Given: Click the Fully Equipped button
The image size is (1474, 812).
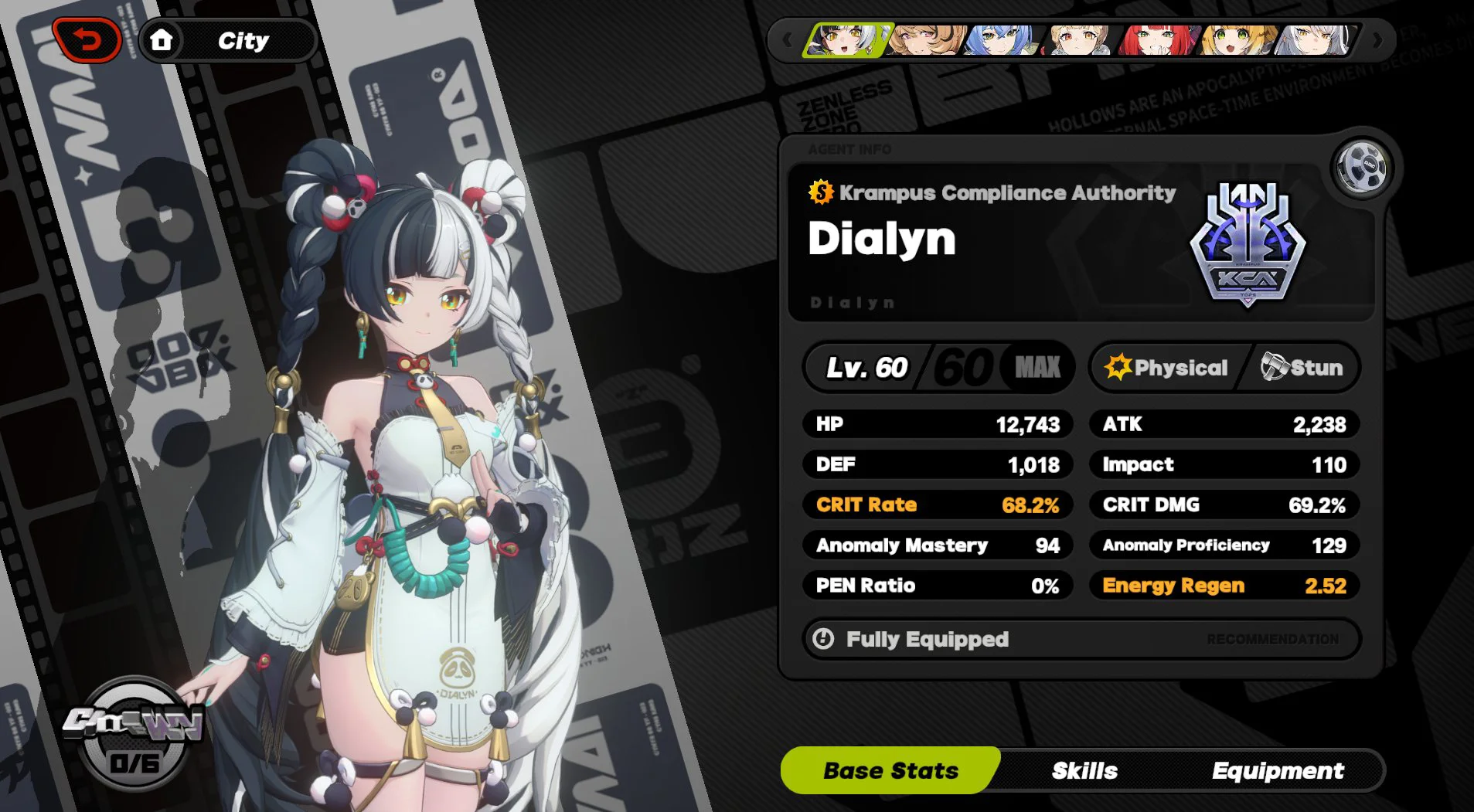Looking at the screenshot, I should point(927,639).
